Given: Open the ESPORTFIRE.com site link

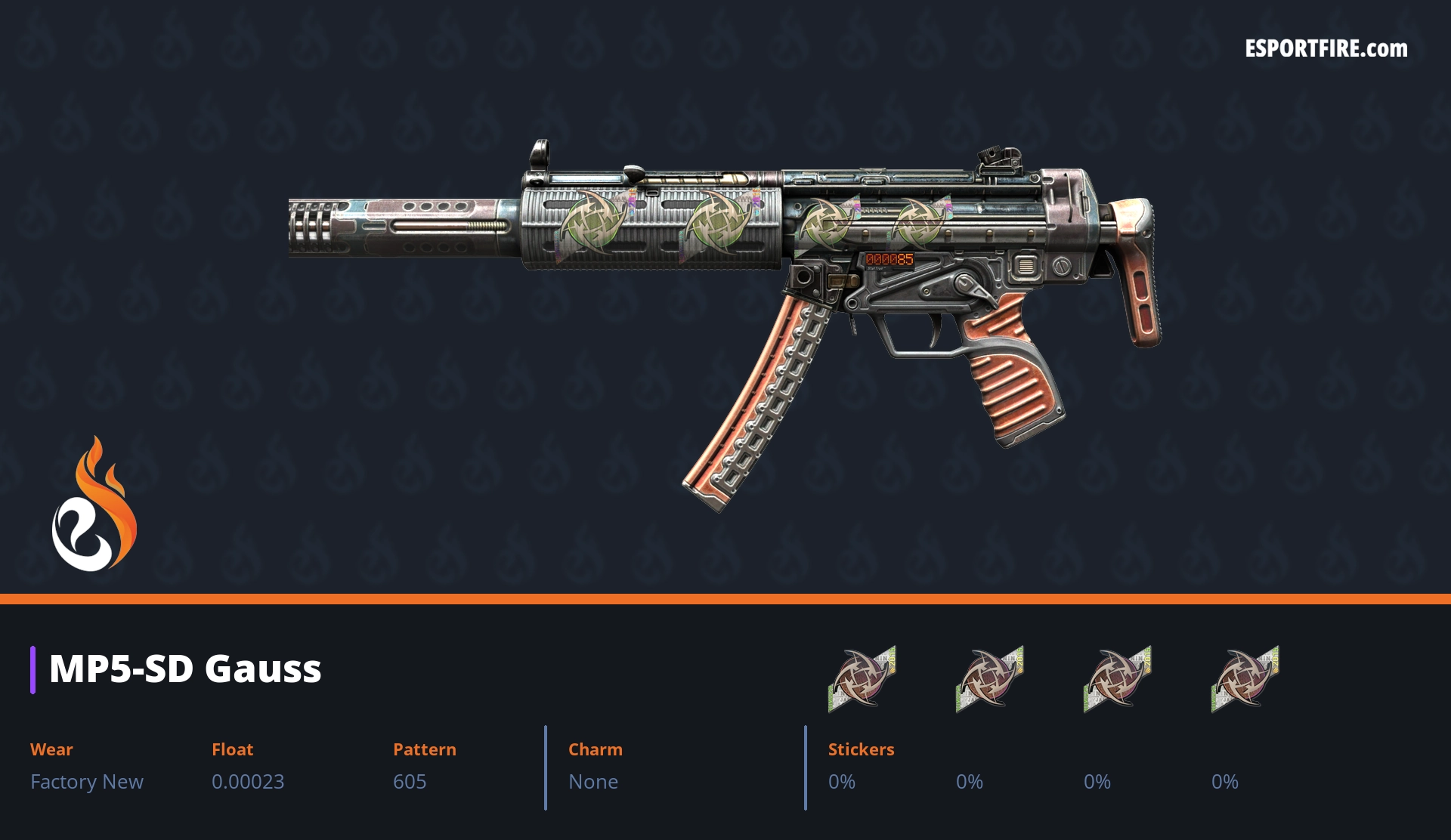Looking at the screenshot, I should tap(1326, 49).
